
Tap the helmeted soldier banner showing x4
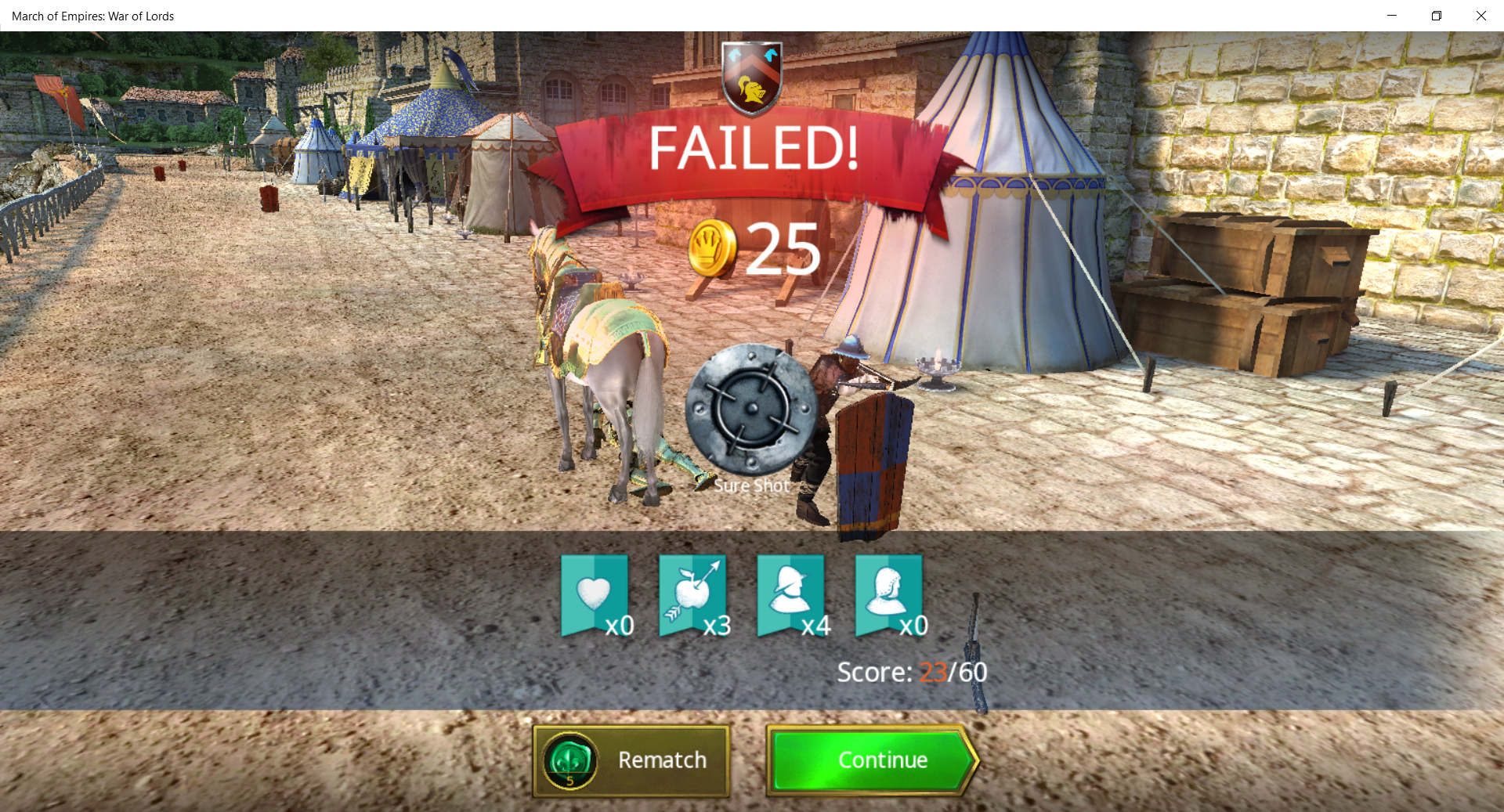[790, 595]
